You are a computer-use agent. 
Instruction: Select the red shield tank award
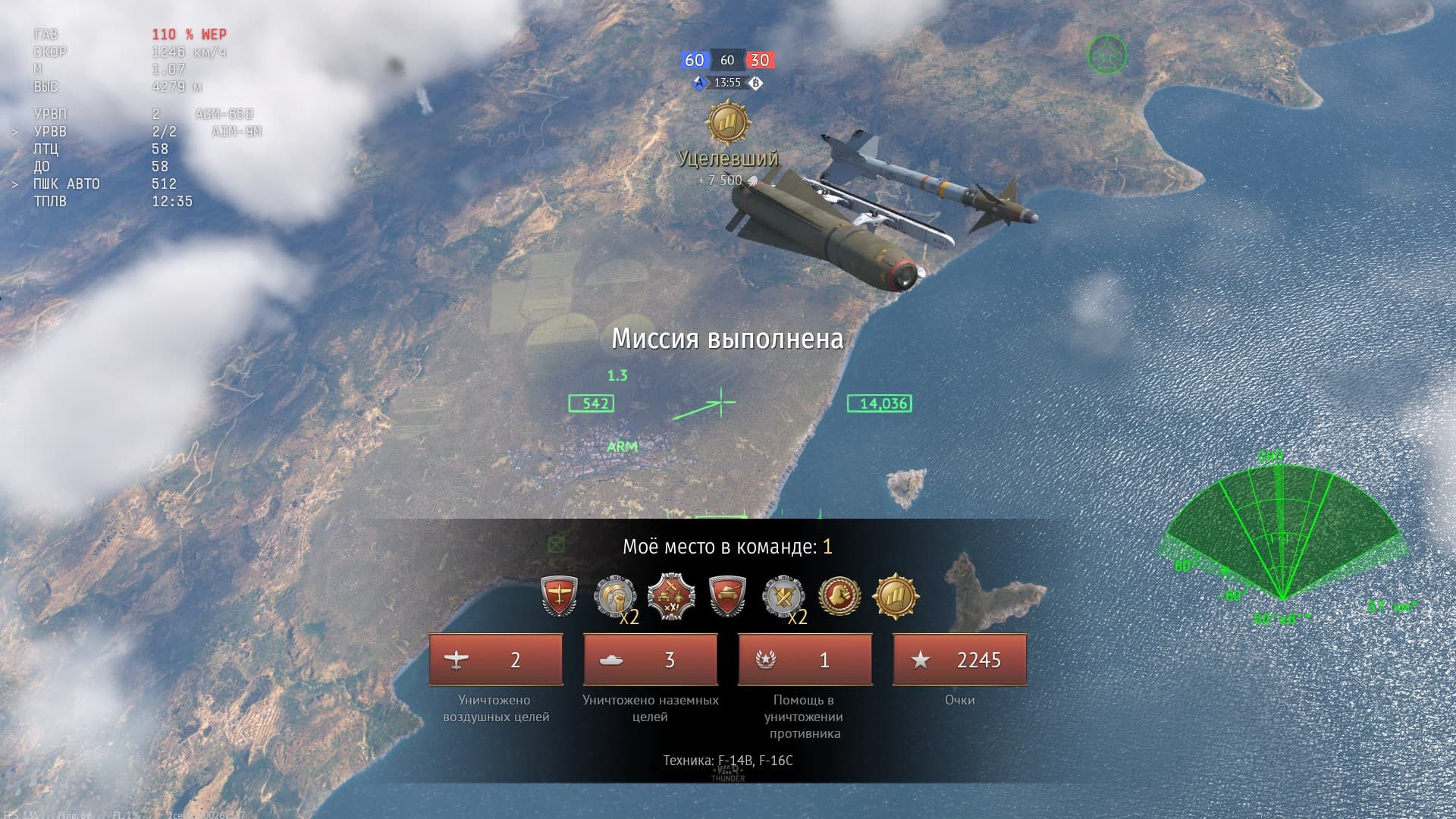(727, 596)
